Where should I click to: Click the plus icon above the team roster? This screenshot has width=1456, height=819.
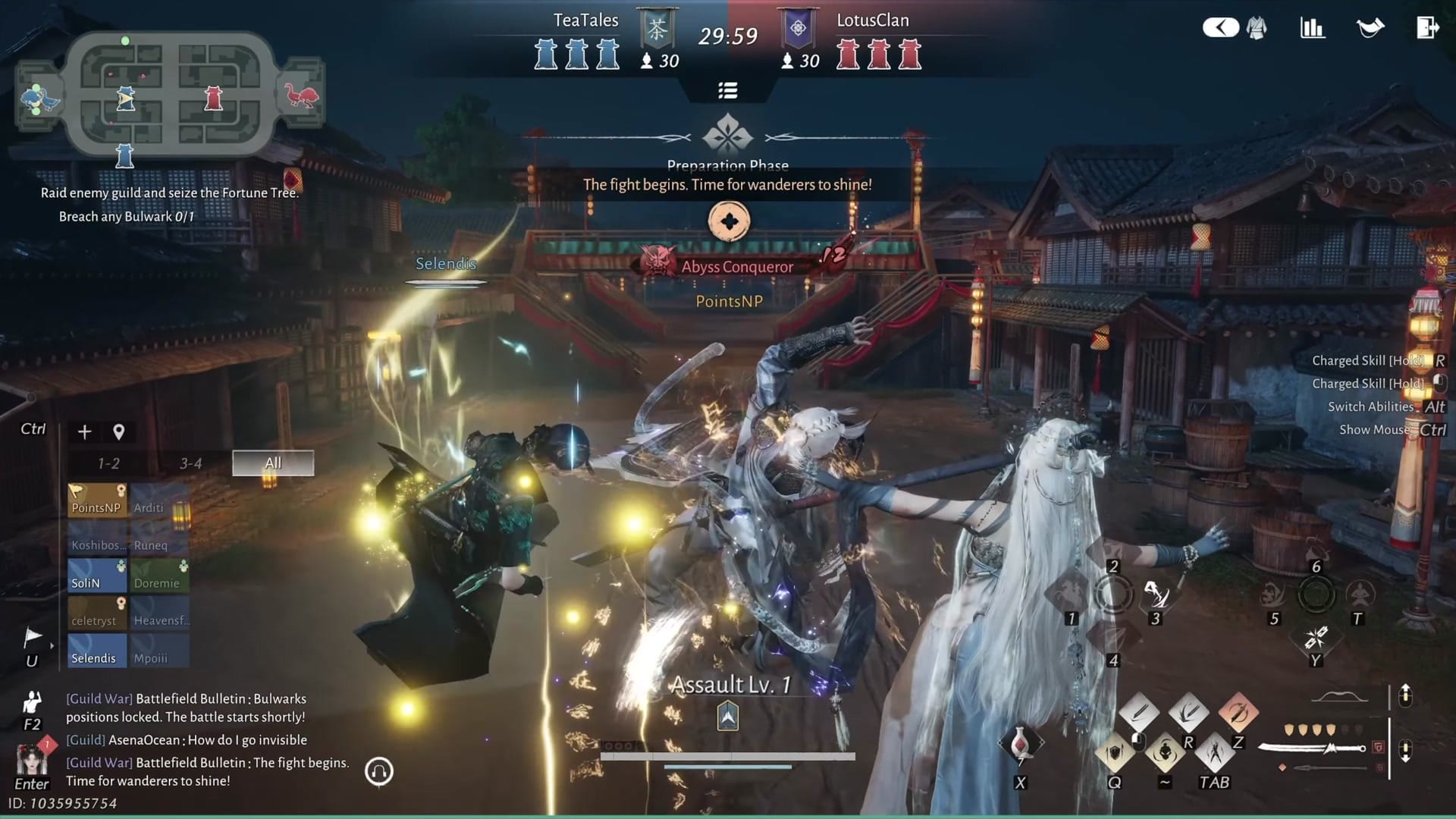(x=83, y=432)
